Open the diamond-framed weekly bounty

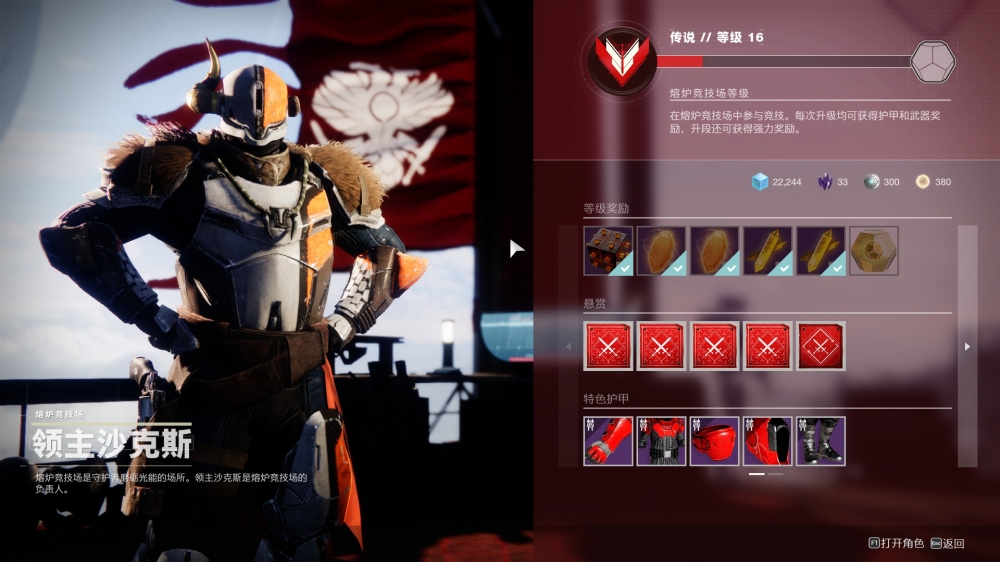(821, 346)
